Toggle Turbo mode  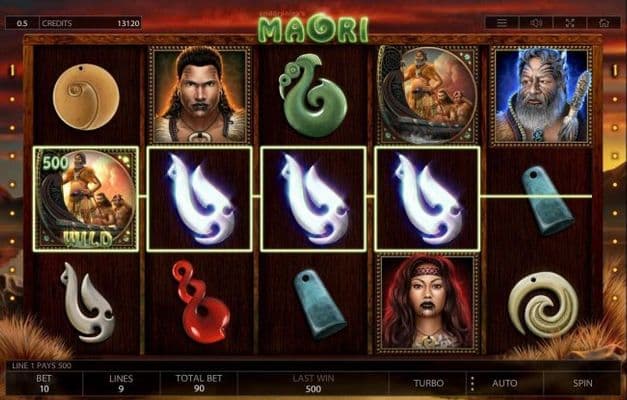(x=431, y=383)
